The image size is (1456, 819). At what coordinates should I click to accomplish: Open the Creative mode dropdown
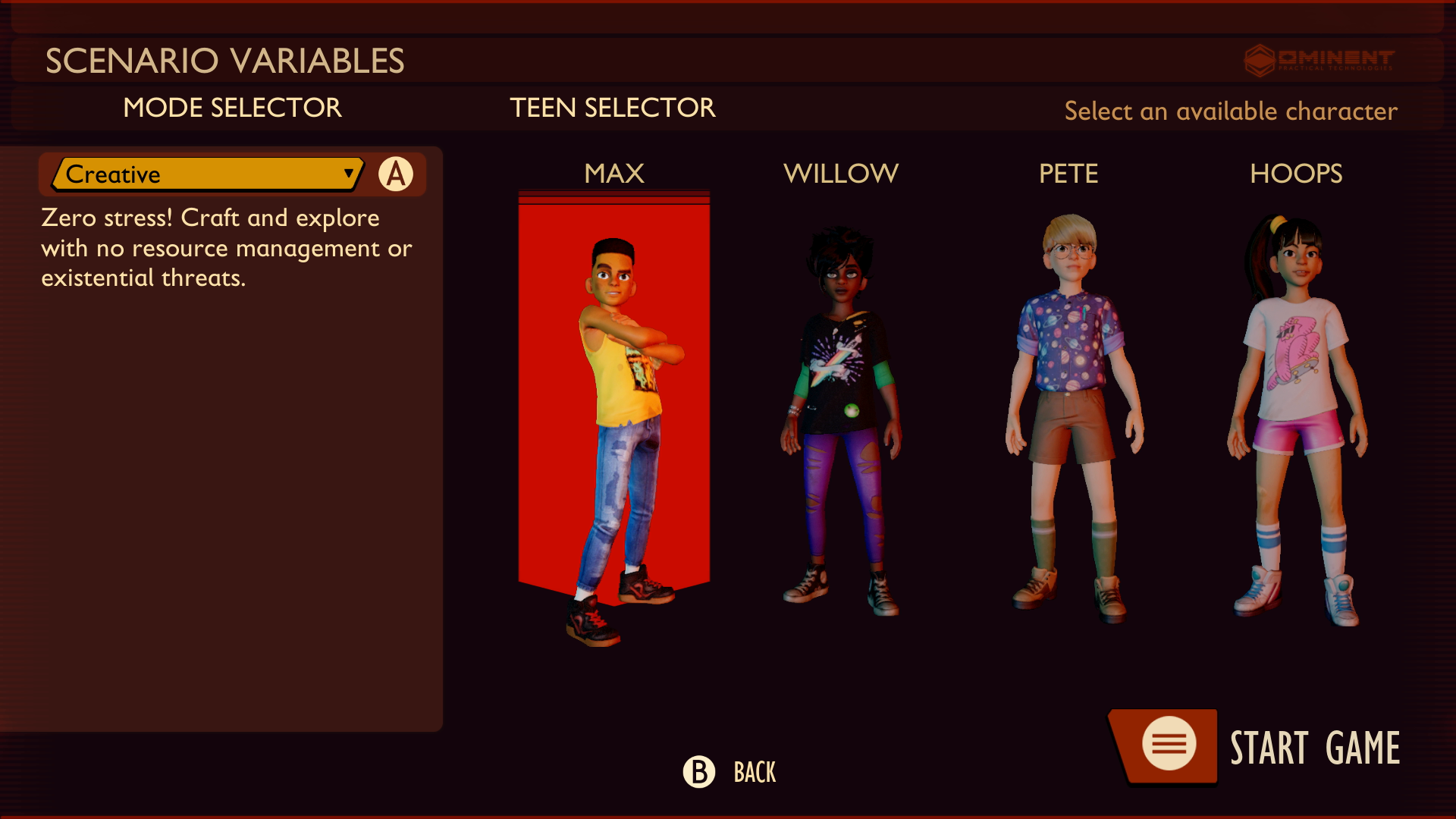click(x=205, y=174)
